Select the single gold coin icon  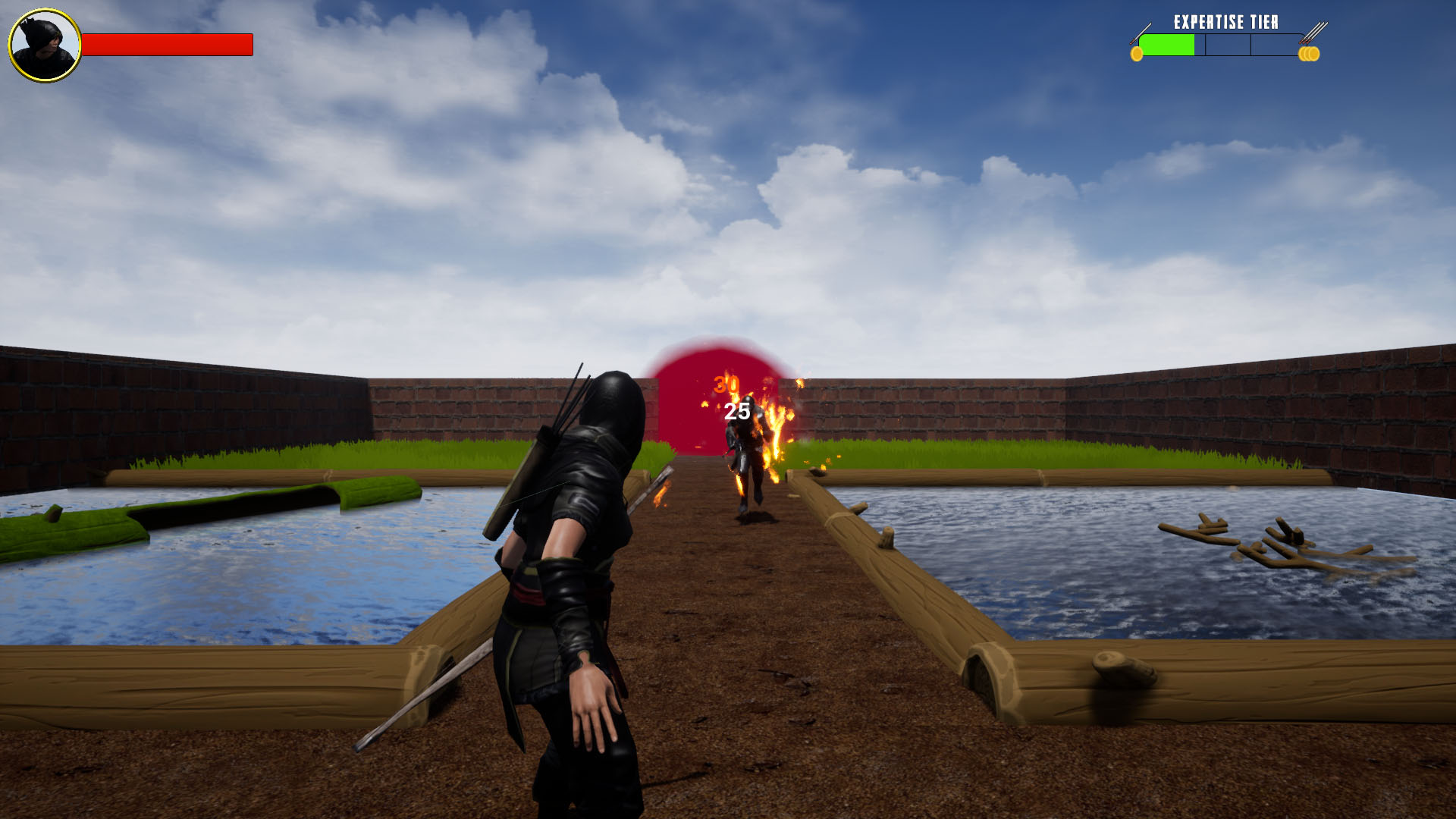pos(1137,53)
